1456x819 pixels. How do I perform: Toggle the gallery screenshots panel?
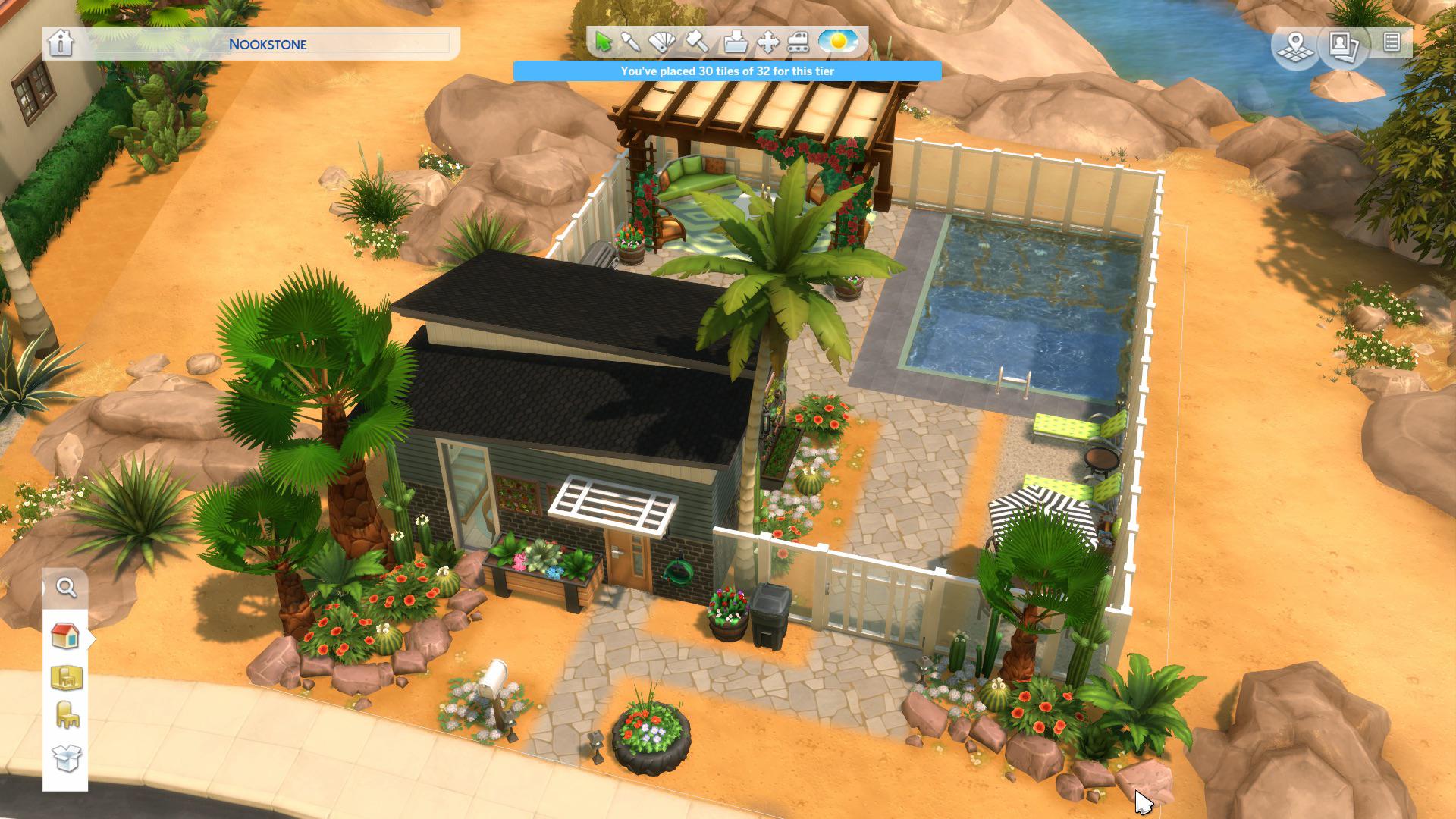click(x=1344, y=45)
